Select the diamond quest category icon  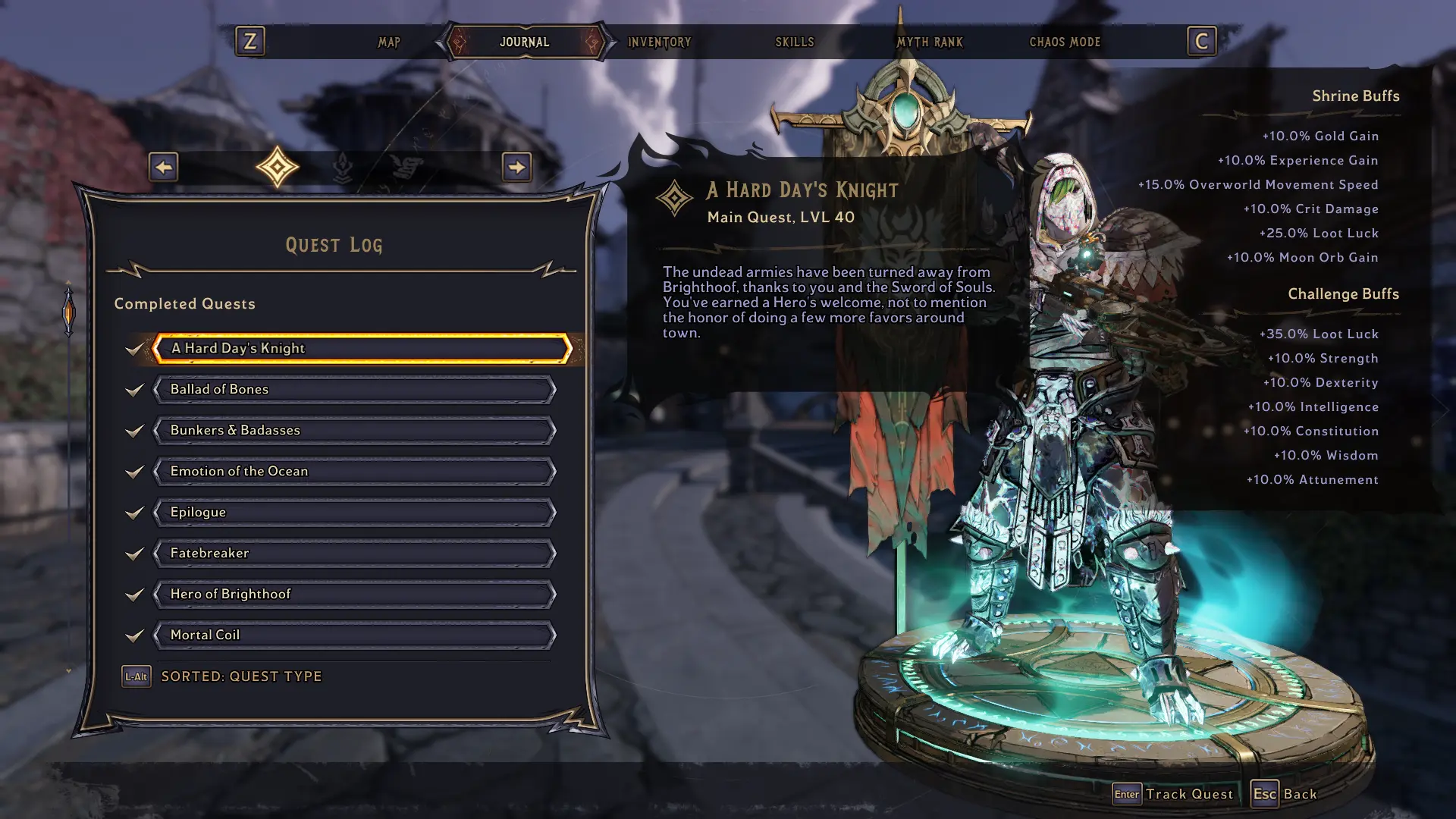278,167
